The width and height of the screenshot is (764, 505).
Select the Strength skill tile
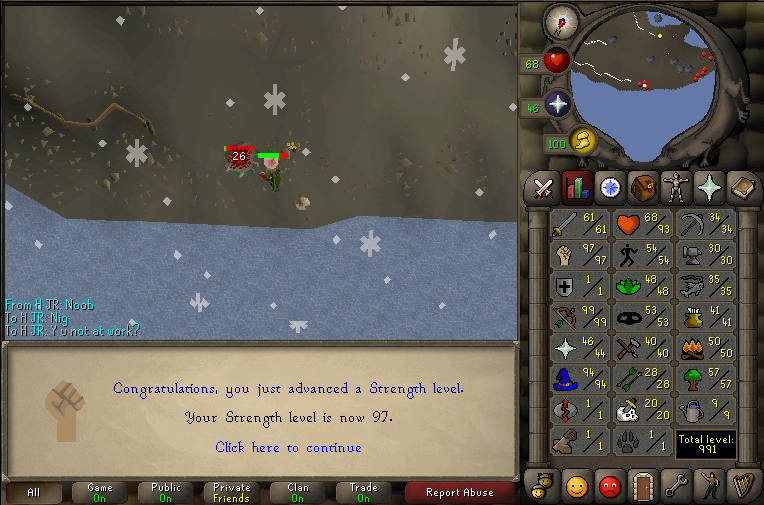(x=580, y=256)
